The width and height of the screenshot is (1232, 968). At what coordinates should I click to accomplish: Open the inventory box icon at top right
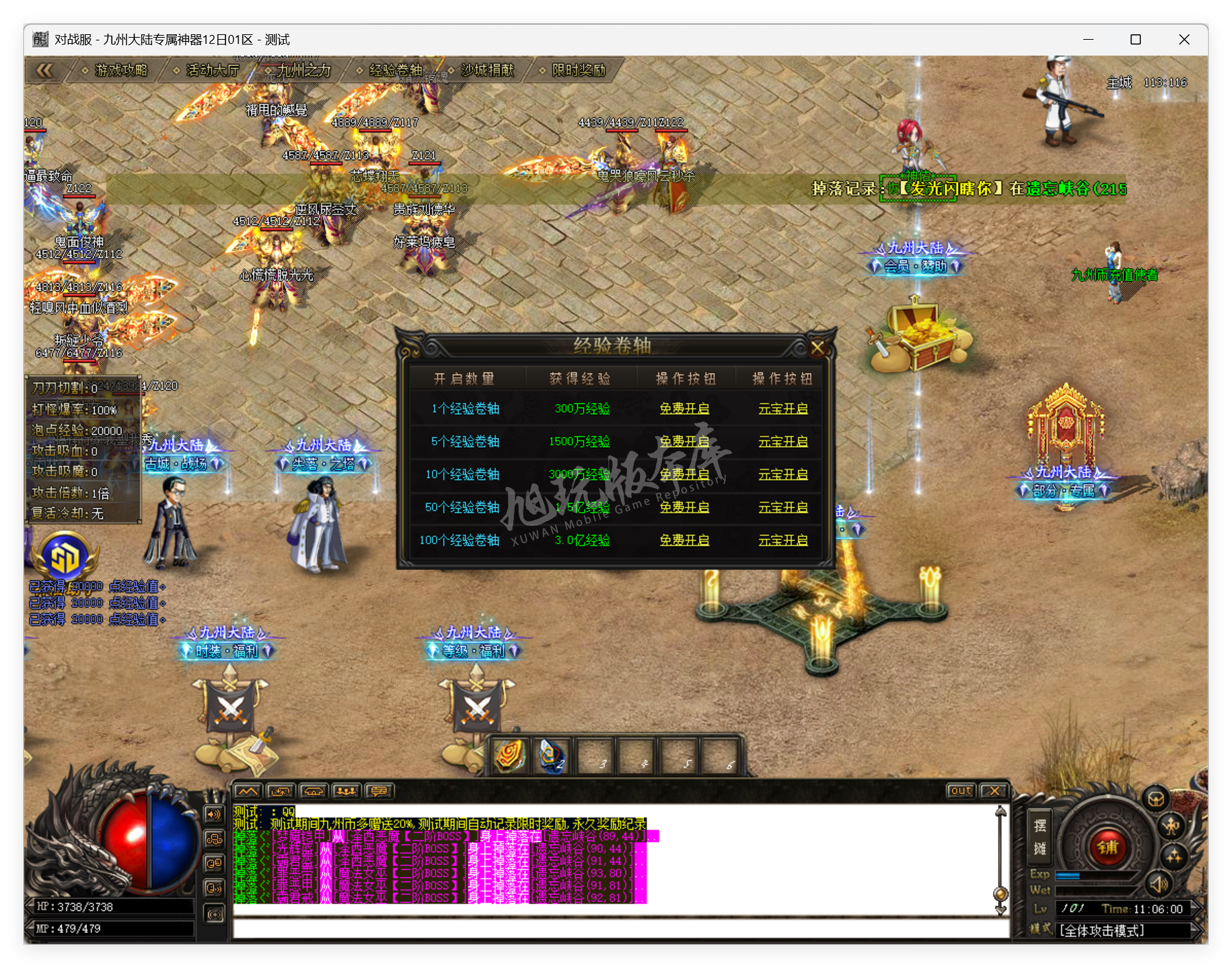[1157, 797]
